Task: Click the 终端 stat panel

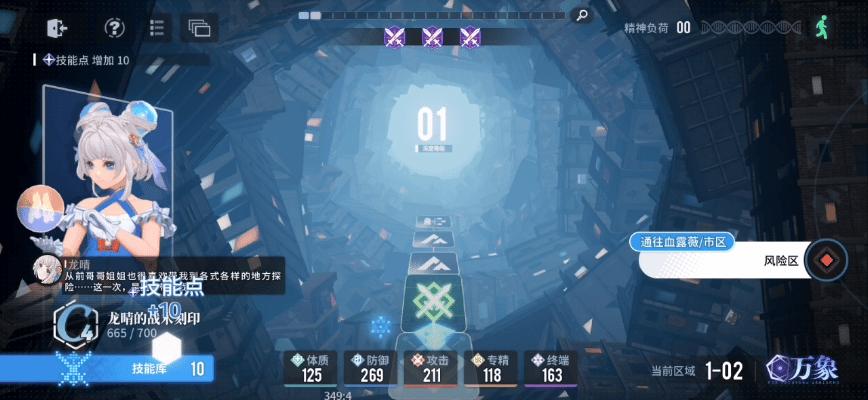Action: 552,368
